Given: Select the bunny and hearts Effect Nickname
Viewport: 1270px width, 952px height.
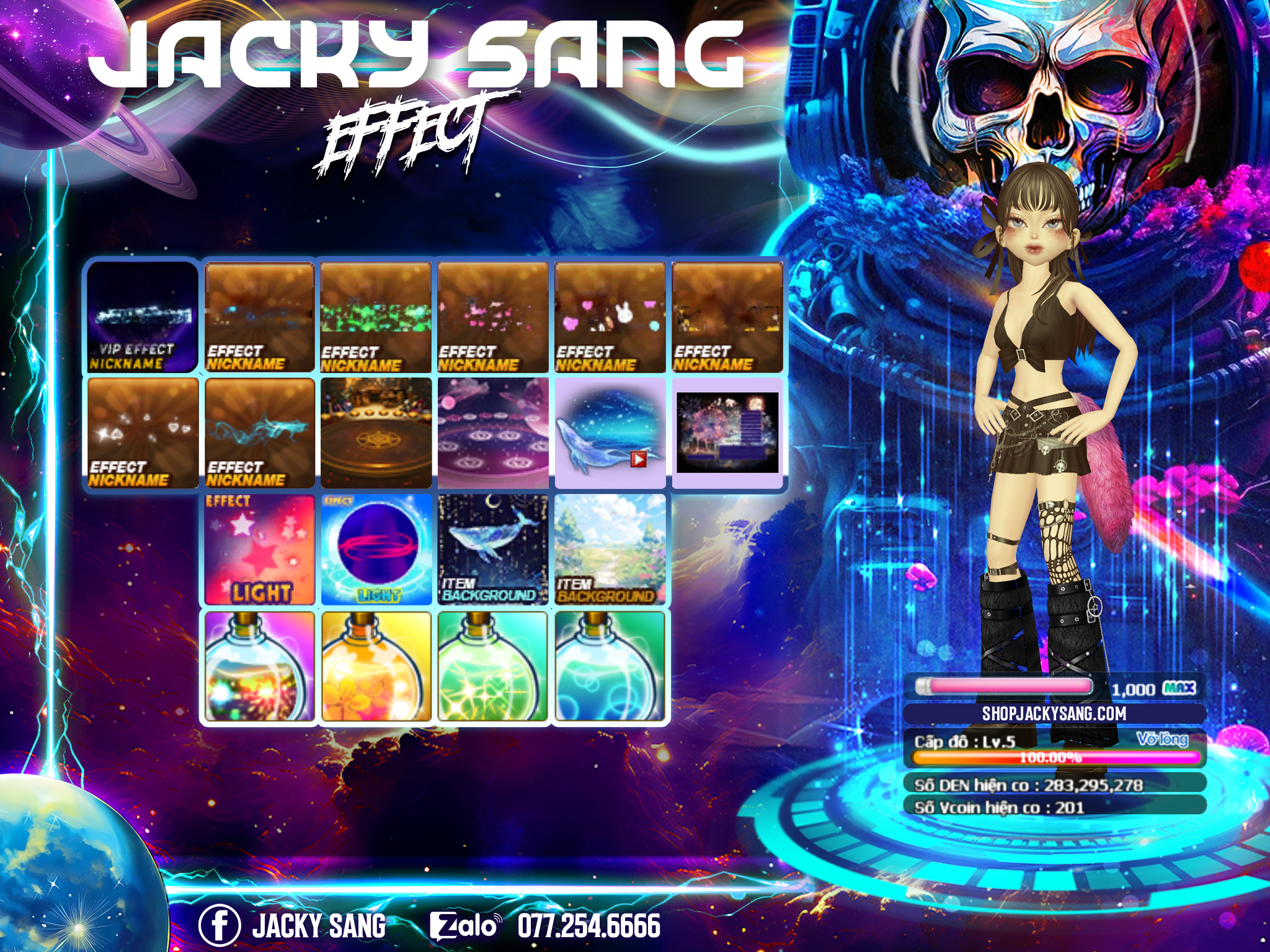Looking at the screenshot, I should [x=610, y=317].
